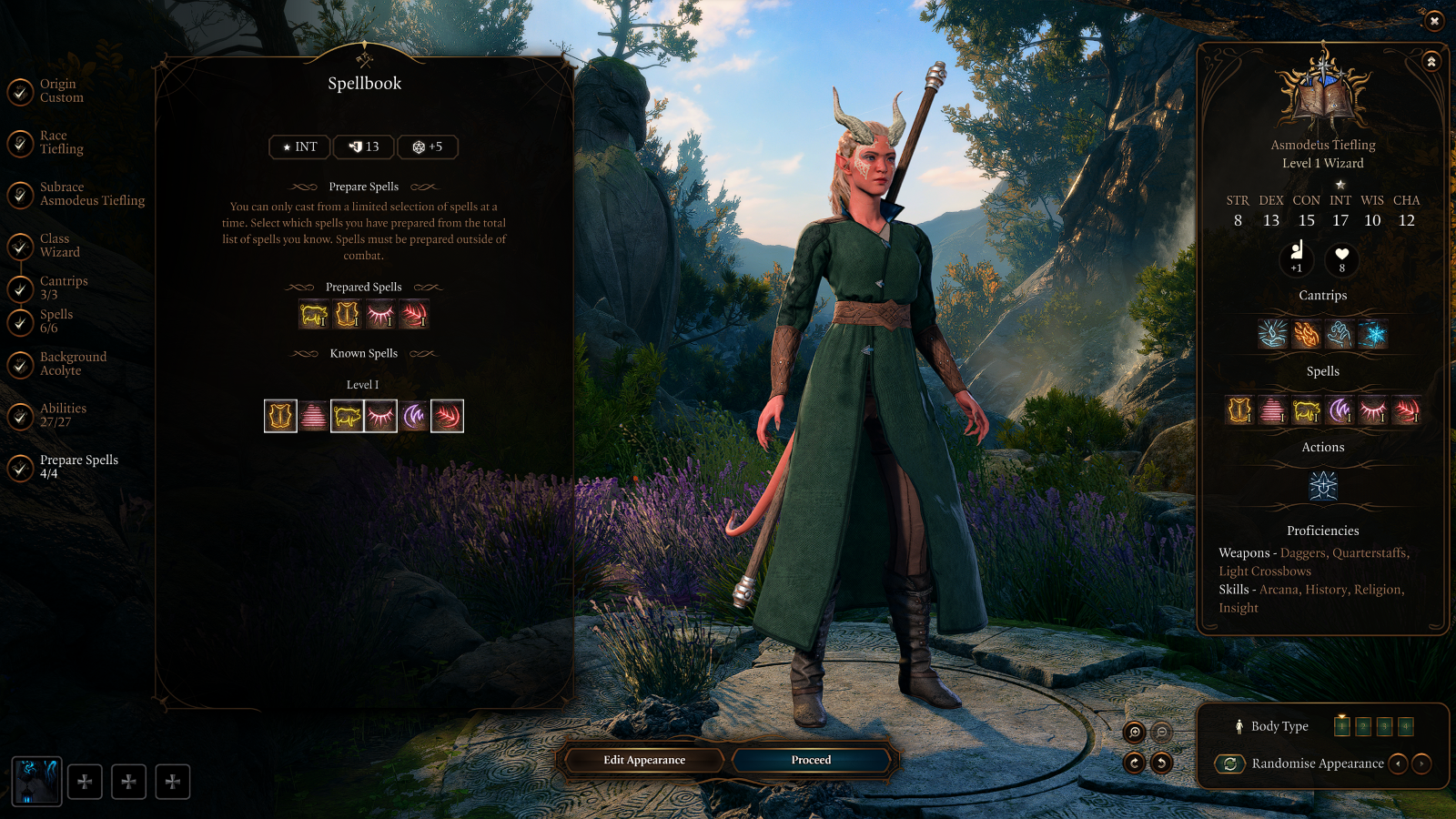
Task: Go to the Race Tiefling step
Action: (60, 143)
